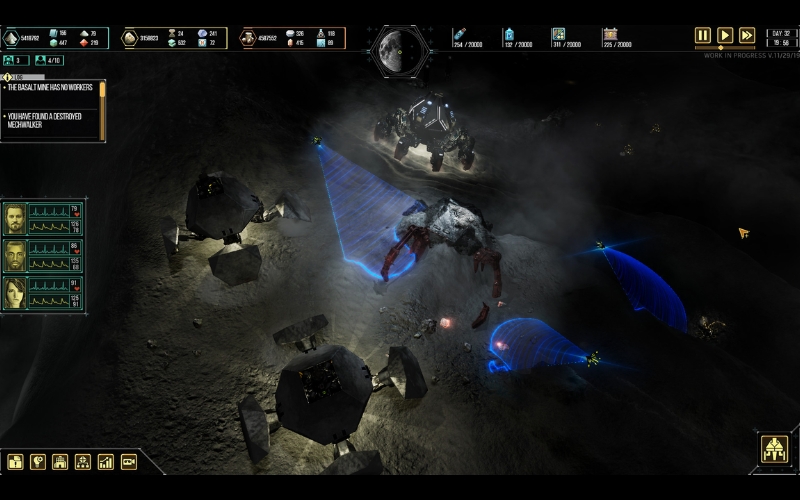Read the 'Basalt mine has no workers' log entry

coord(50,88)
